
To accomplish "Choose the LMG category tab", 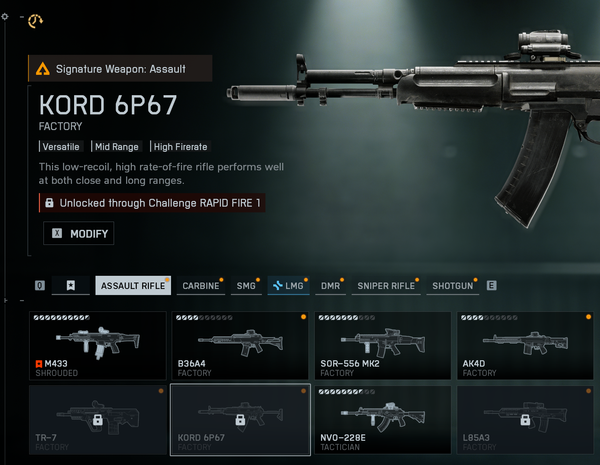I will tap(289, 286).
